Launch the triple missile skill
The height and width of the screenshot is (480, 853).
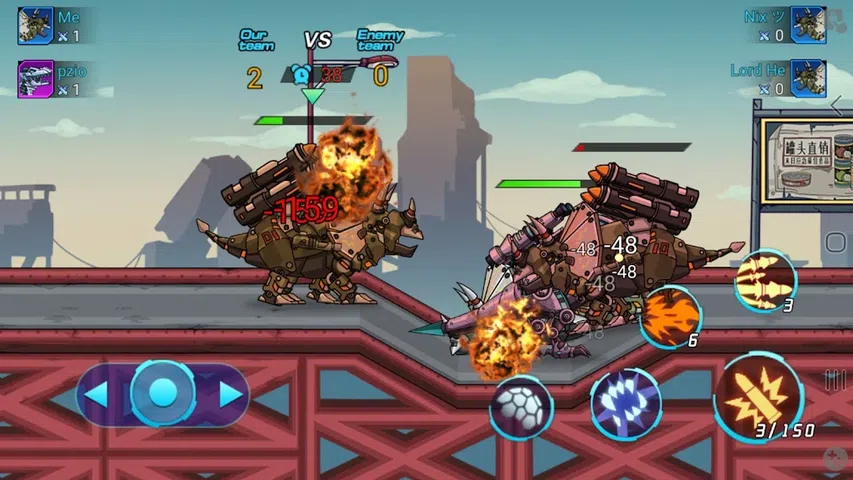pyautogui.click(x=765, y=280)
